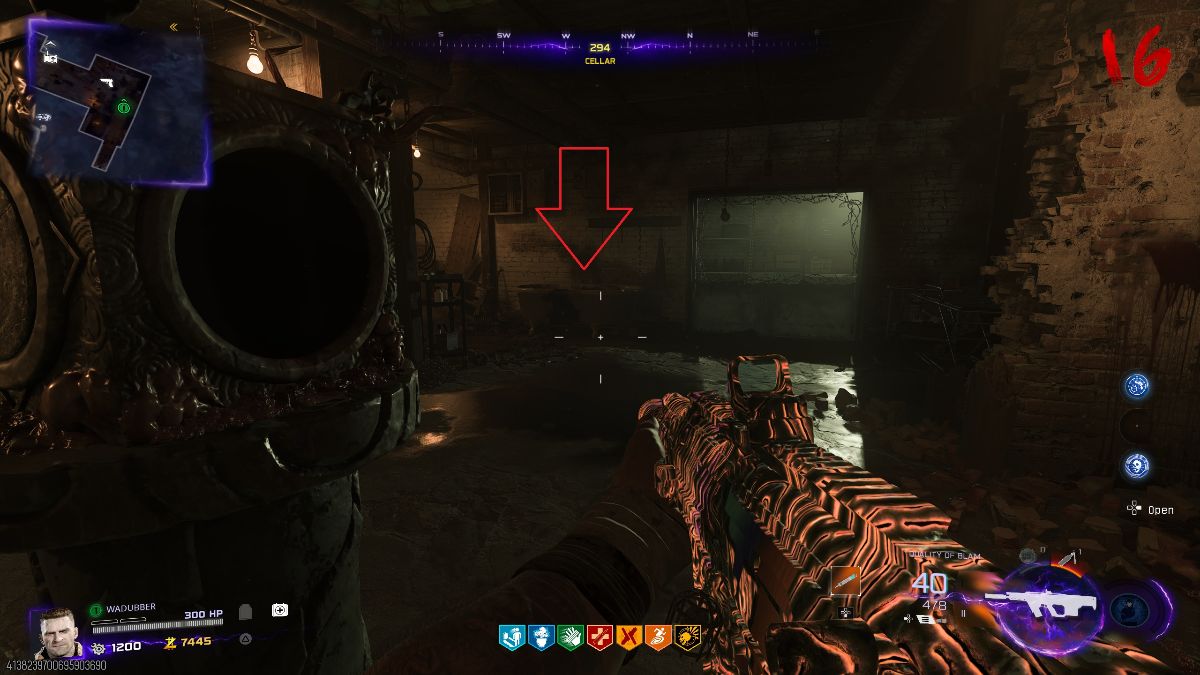Open the minimap in the corner
This screenshot has height=675, width=1200.
(117, 103)
